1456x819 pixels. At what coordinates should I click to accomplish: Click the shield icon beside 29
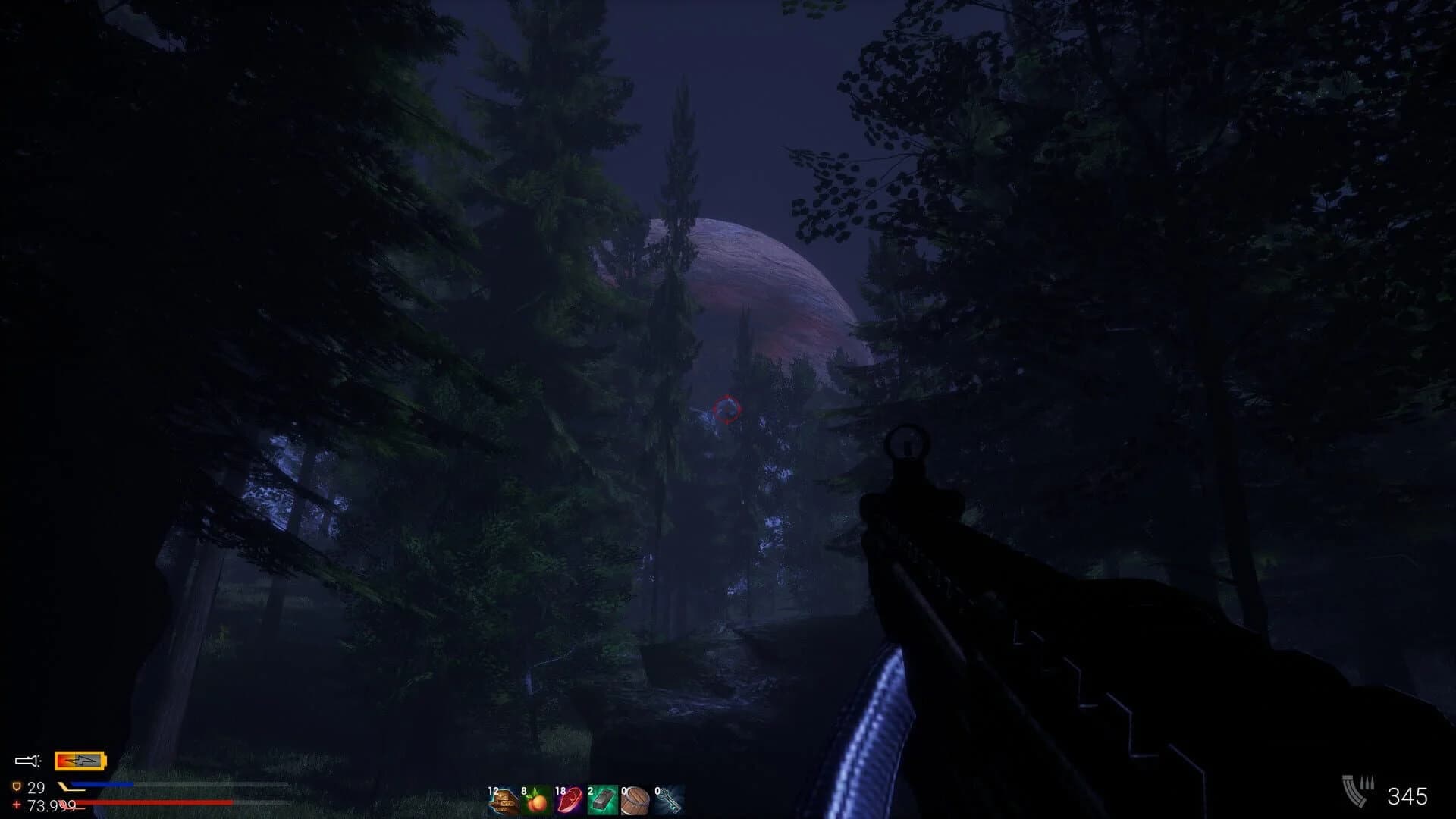[17, 786]
